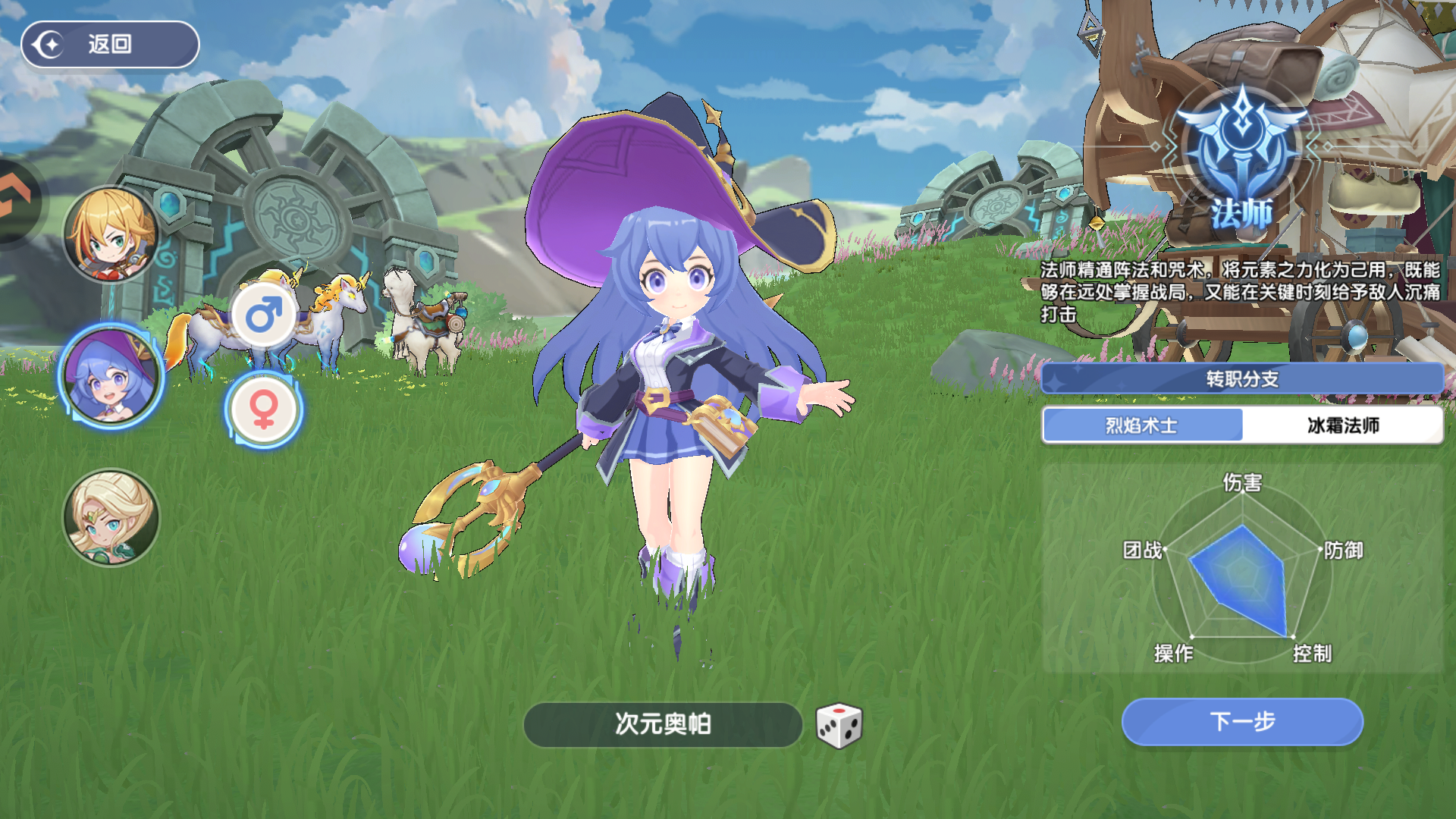
Task: Select the 法师 class emblem icon
Action: pos(1241,144)
